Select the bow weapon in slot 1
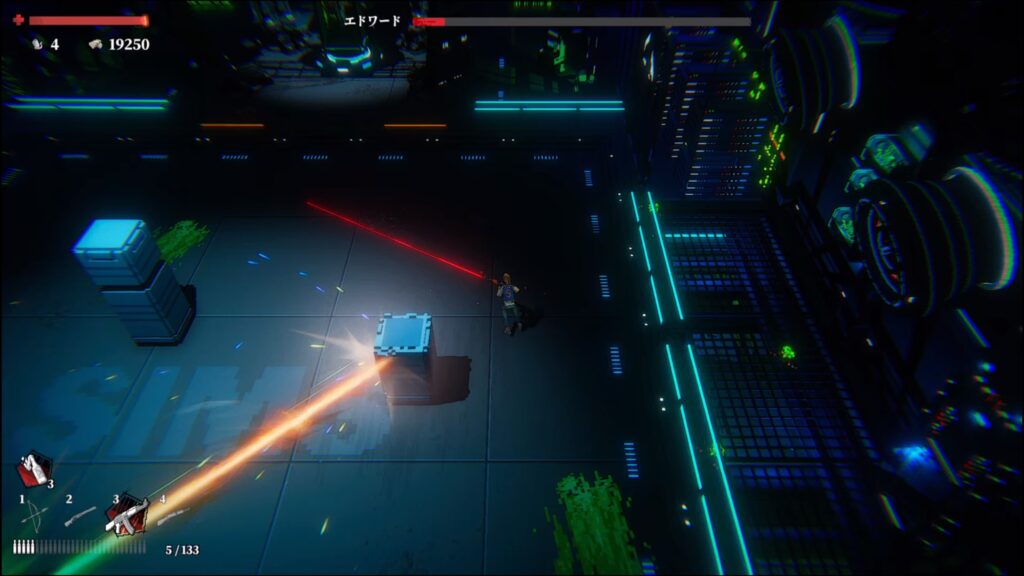This screenshot has width=1024, height=576. pos(33,516)
